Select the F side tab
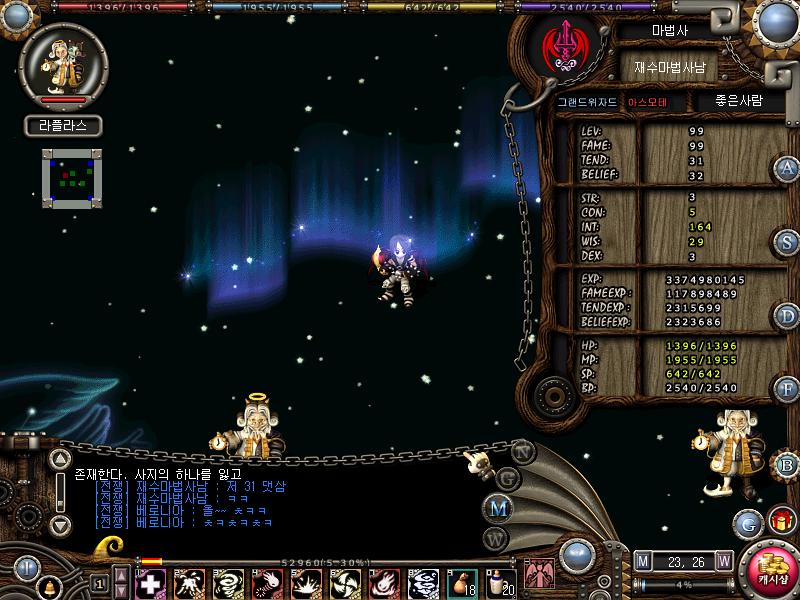 [788, 390]
